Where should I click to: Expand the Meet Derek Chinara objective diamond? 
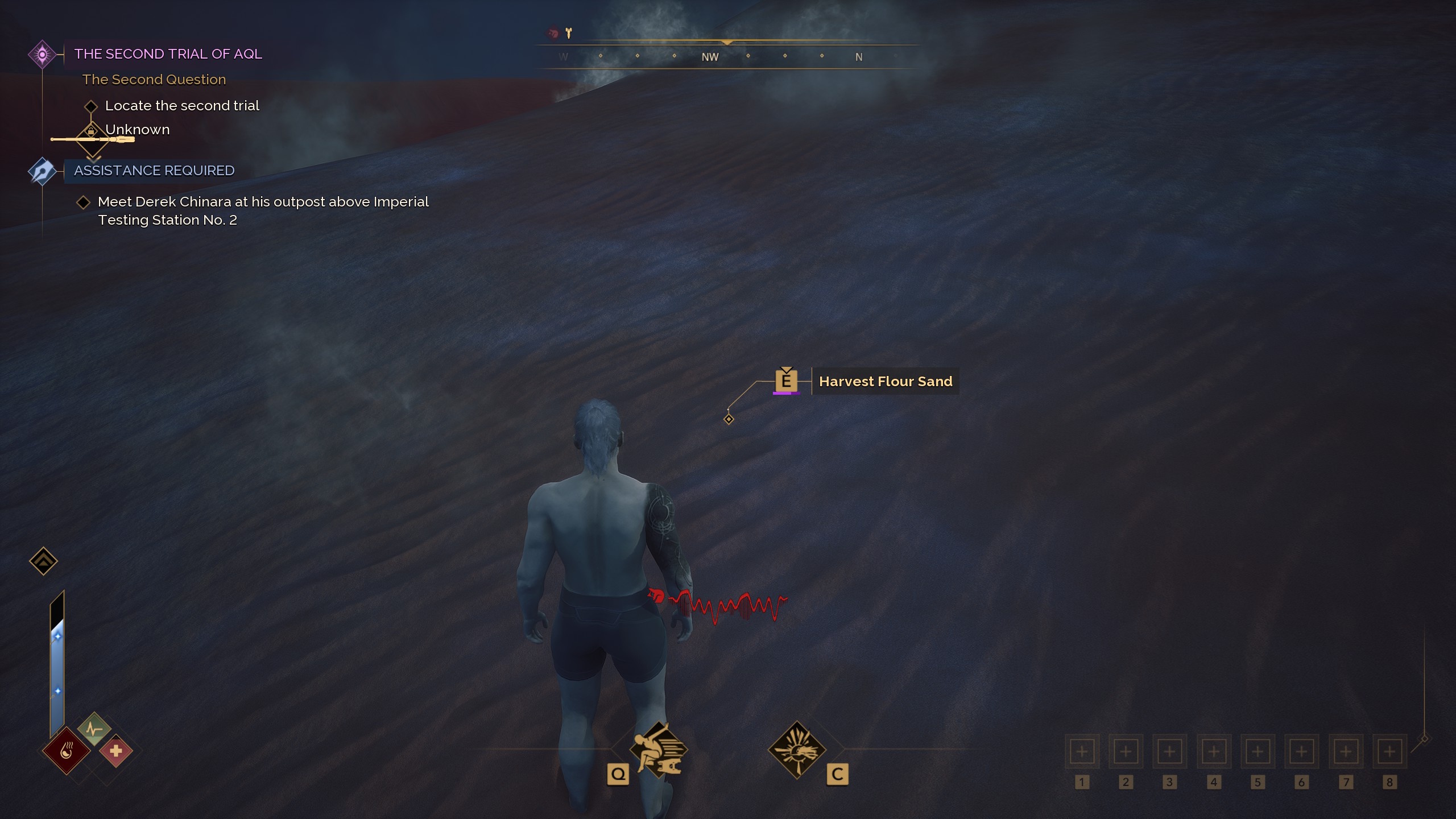coord(85,201)
